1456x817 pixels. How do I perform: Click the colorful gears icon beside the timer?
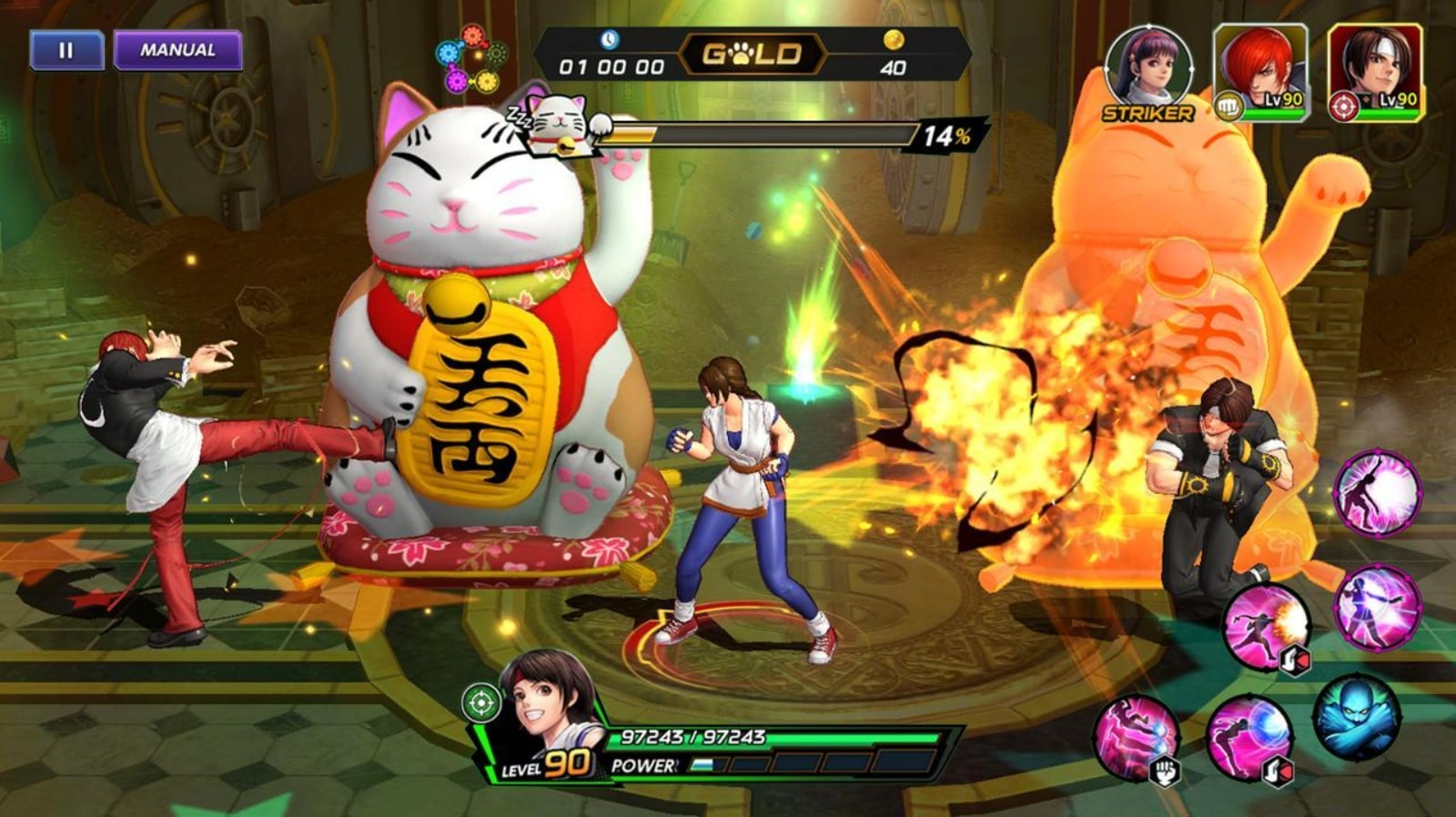[470, 62]
